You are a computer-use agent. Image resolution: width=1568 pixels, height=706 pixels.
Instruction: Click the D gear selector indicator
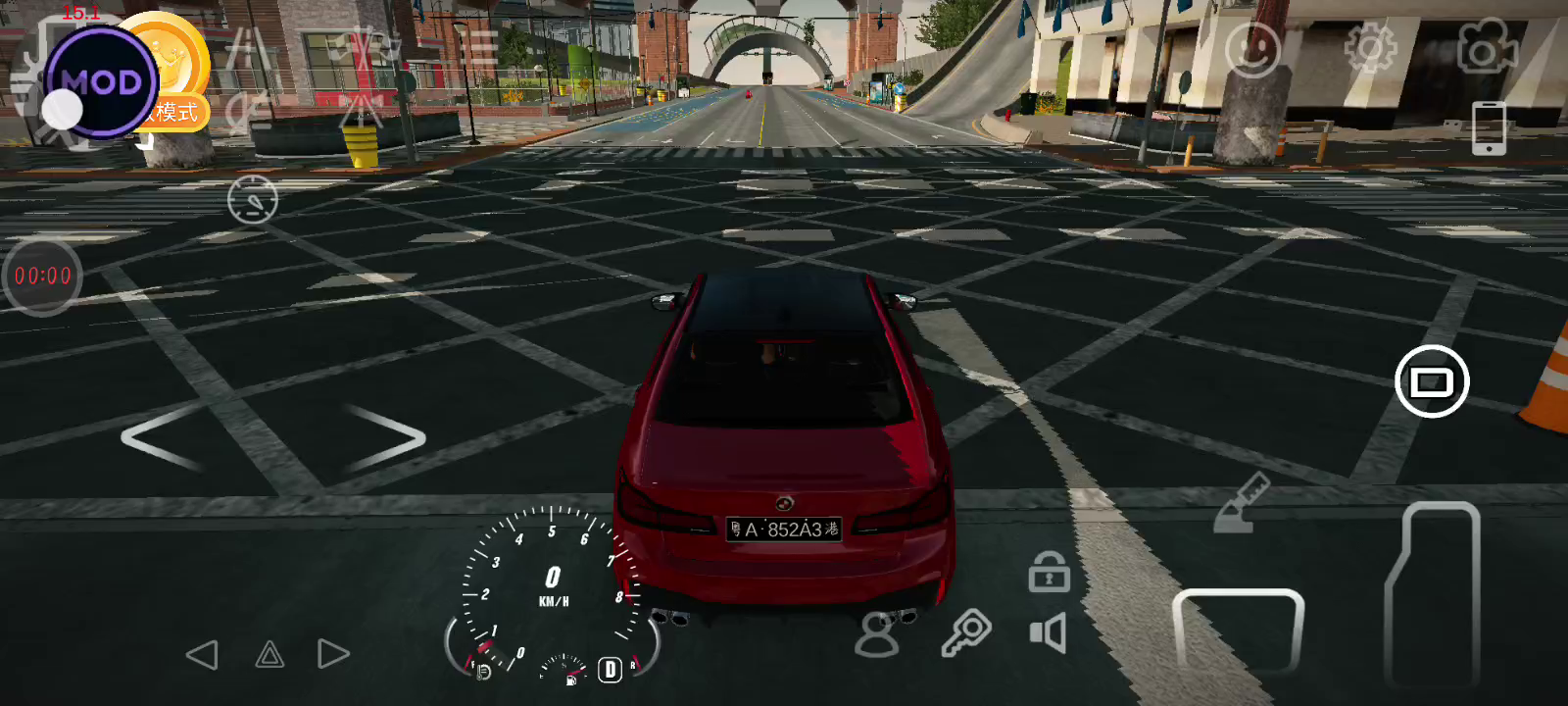click(x=610, y=670)
